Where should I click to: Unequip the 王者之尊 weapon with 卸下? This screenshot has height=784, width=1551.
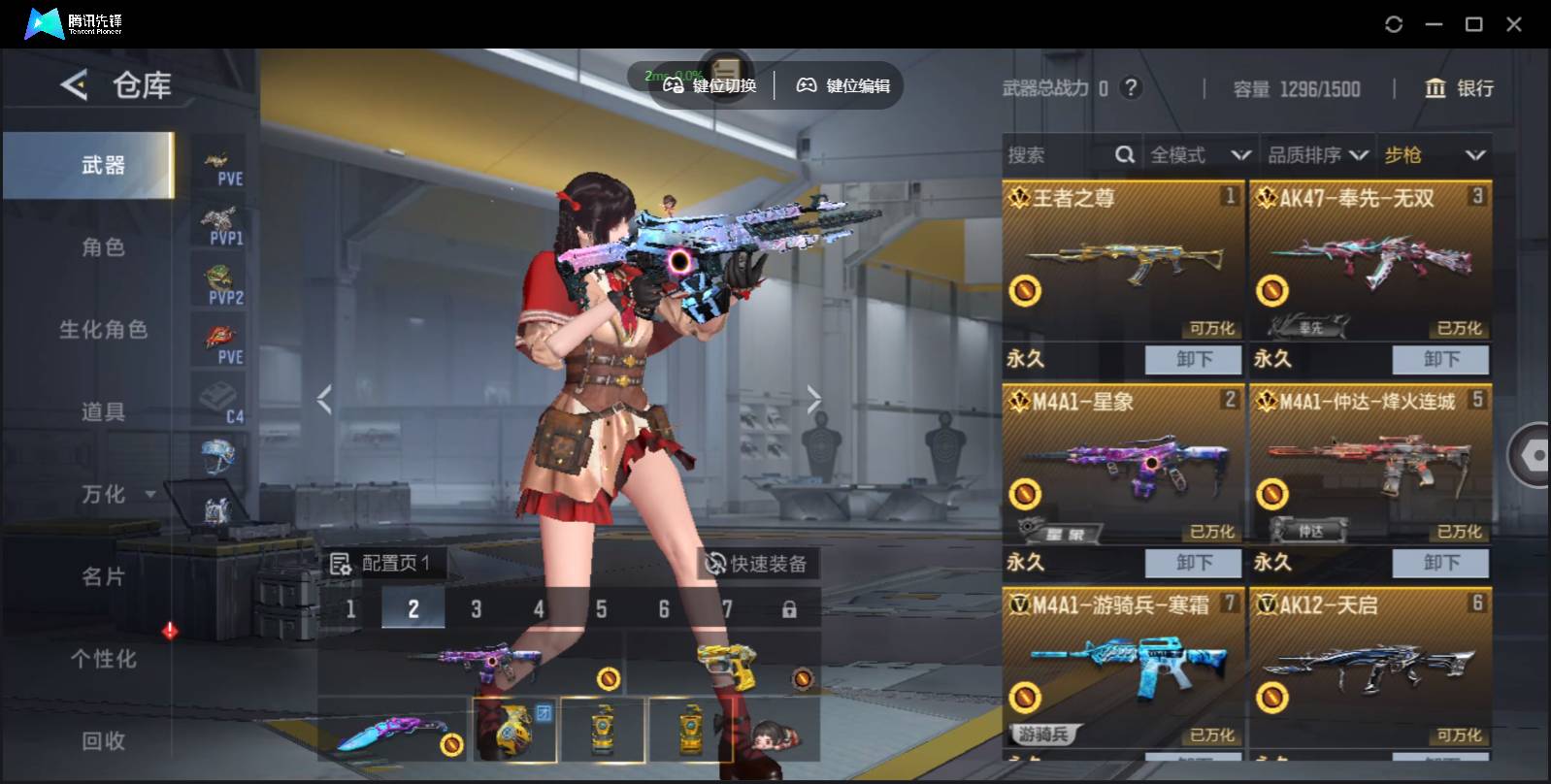(1193, 359)
